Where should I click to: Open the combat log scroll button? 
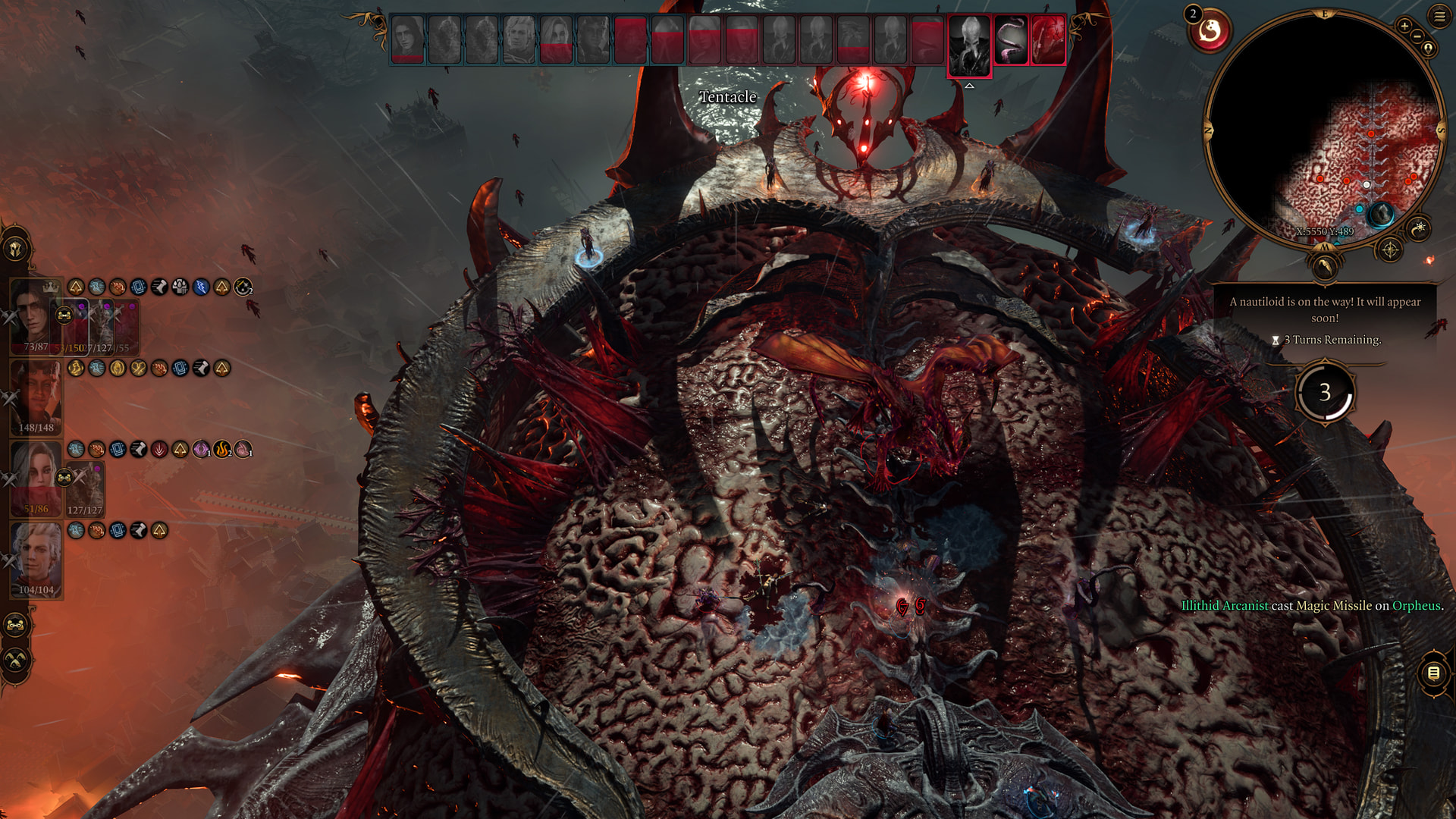(x=1433, y=673)
